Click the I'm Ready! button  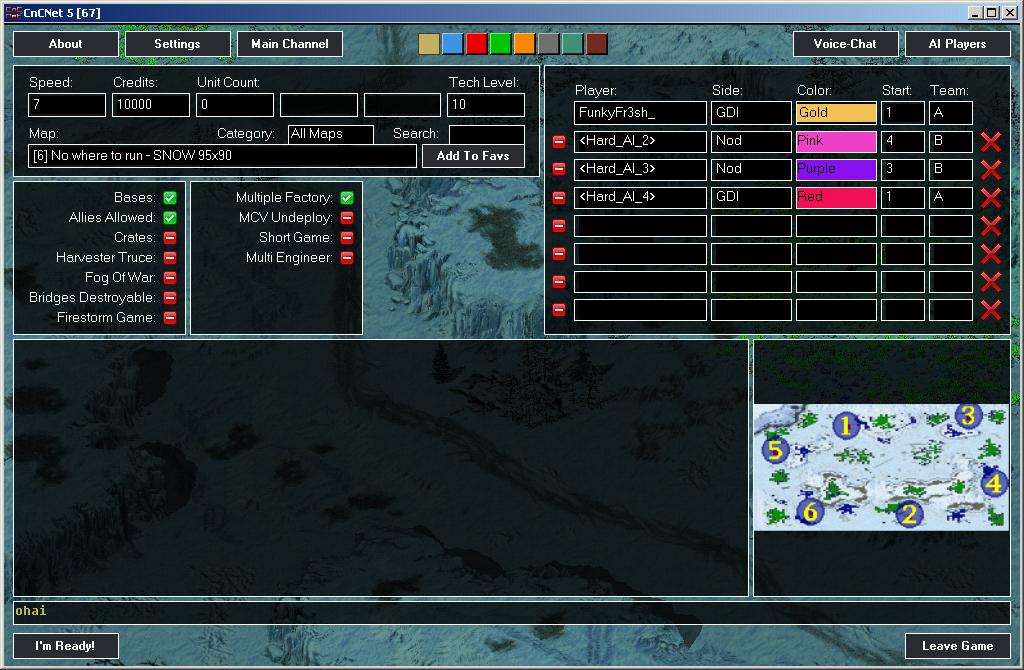click(65, 646)
